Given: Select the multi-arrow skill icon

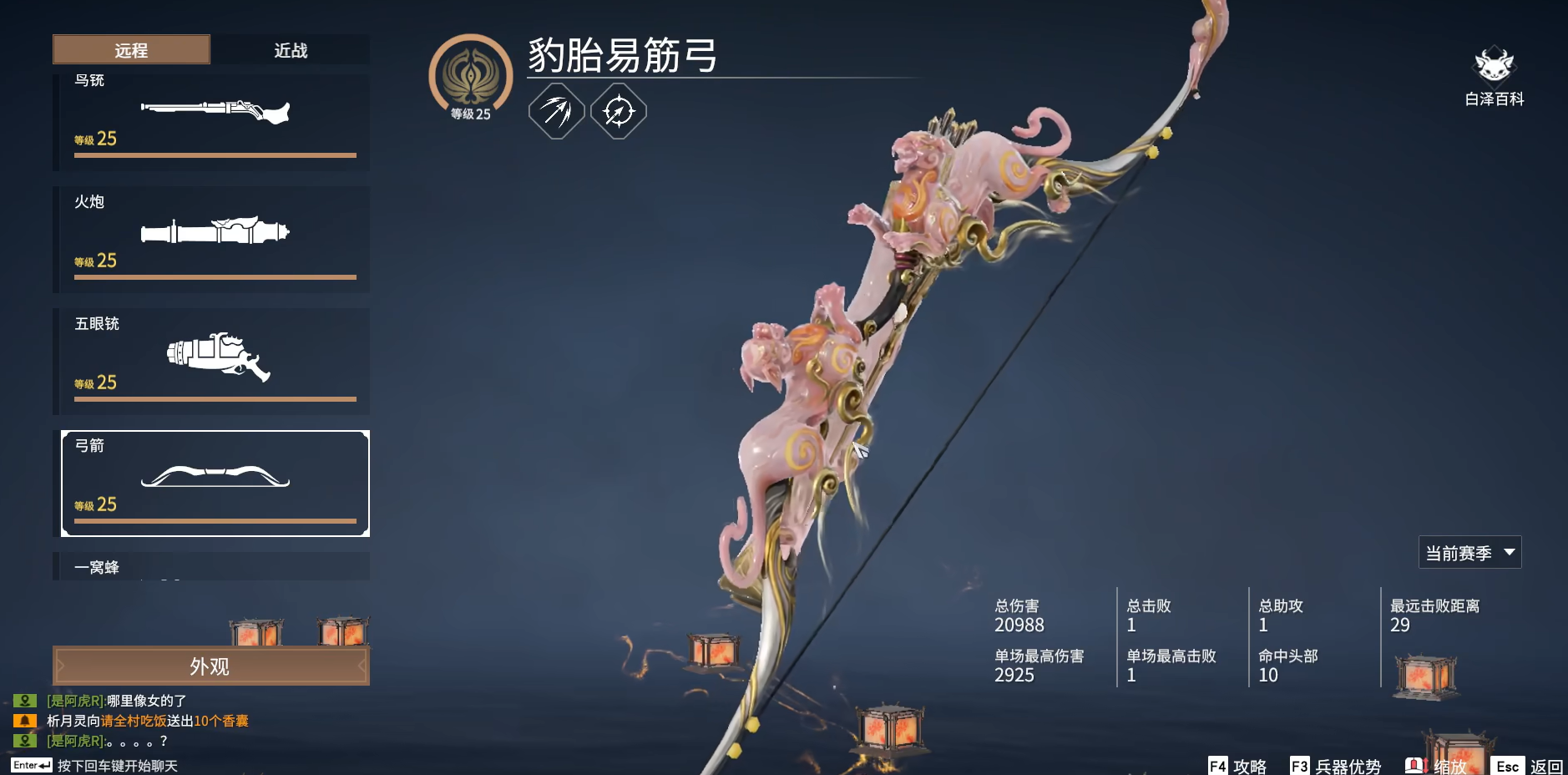Looking at the screenshot, I should (557, 109).
